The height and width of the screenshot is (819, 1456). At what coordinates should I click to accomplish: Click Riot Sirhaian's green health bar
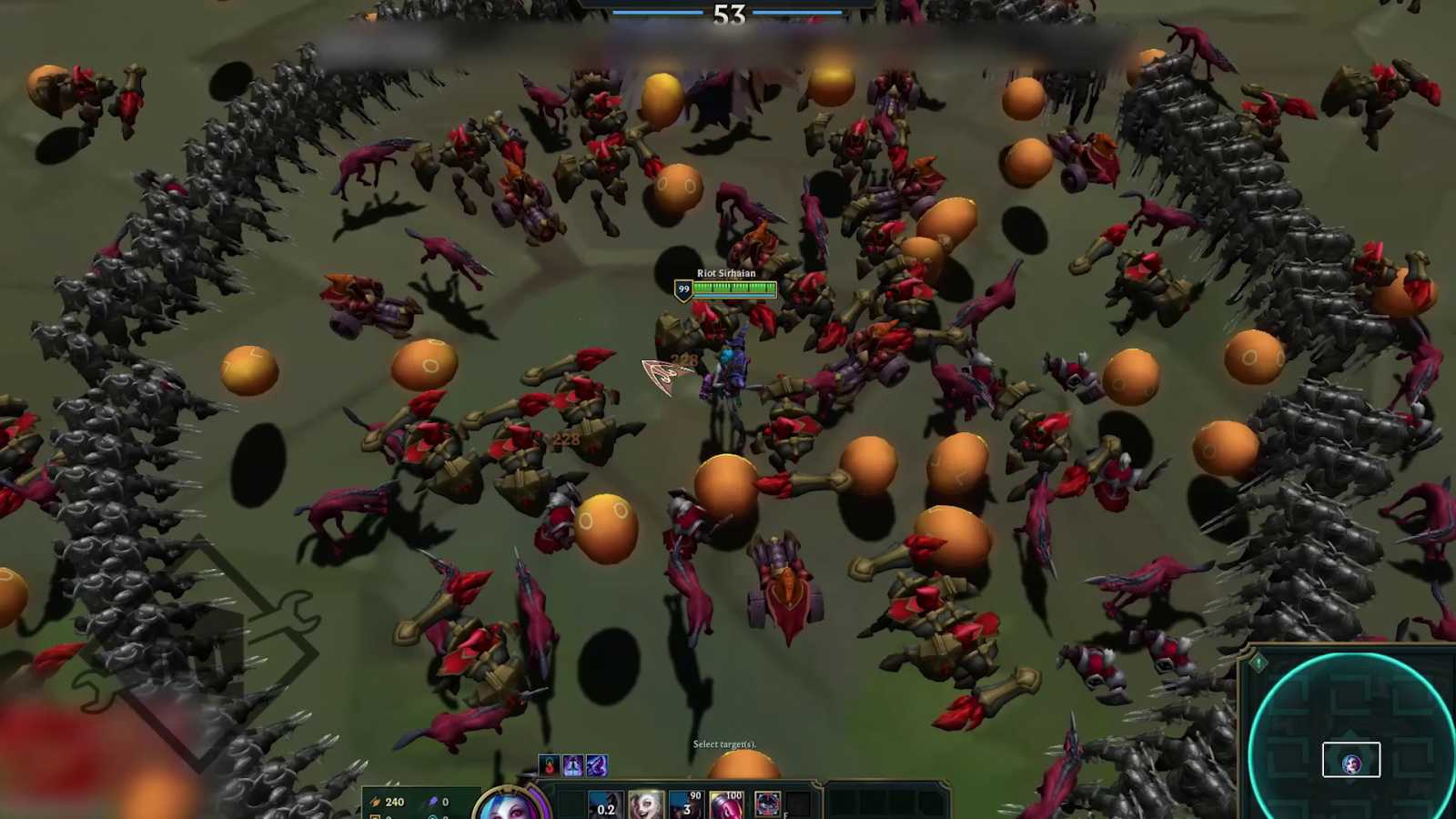tap(733, 288)
